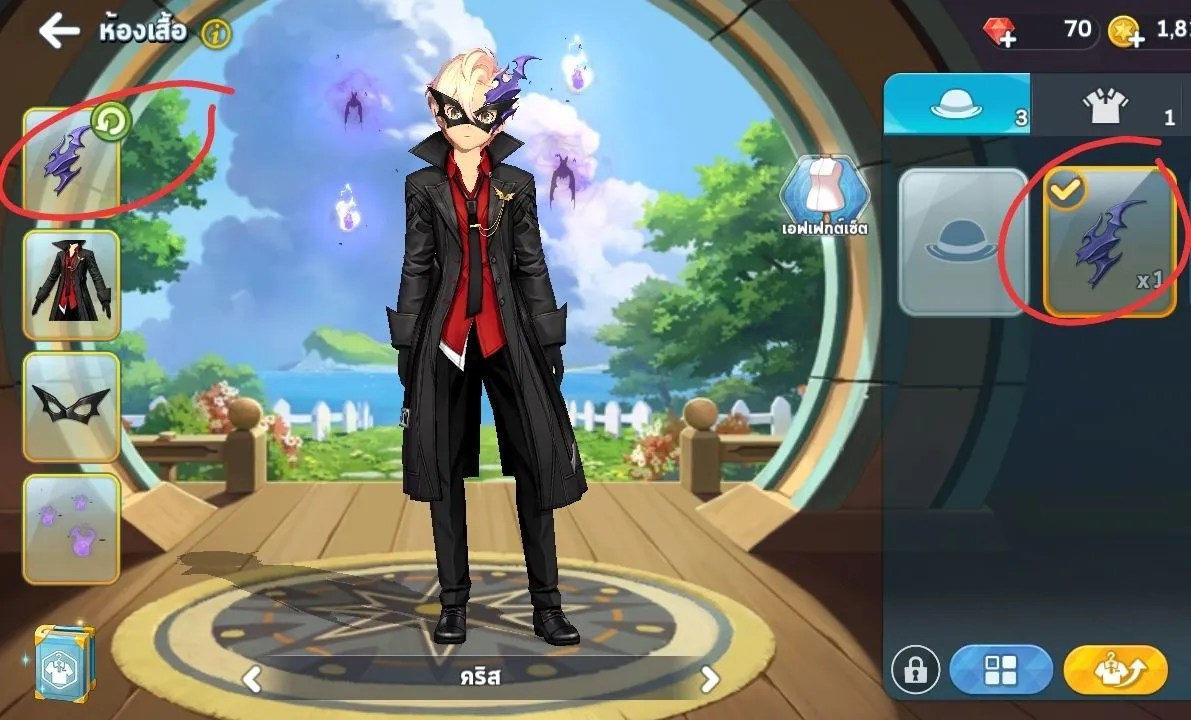Add more gold coins
The width and height of the screenshot is (1191, 720).
pos(1126,33)
